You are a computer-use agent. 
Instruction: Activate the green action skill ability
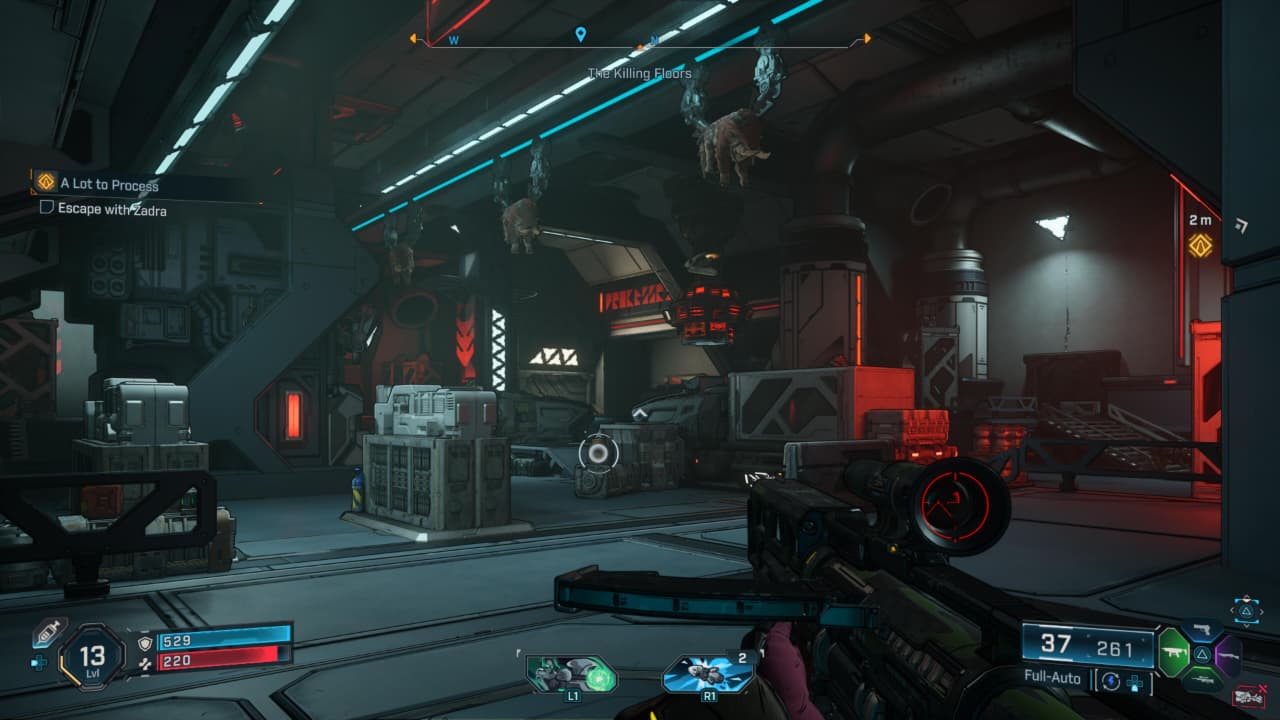click(x=571, y=674)
